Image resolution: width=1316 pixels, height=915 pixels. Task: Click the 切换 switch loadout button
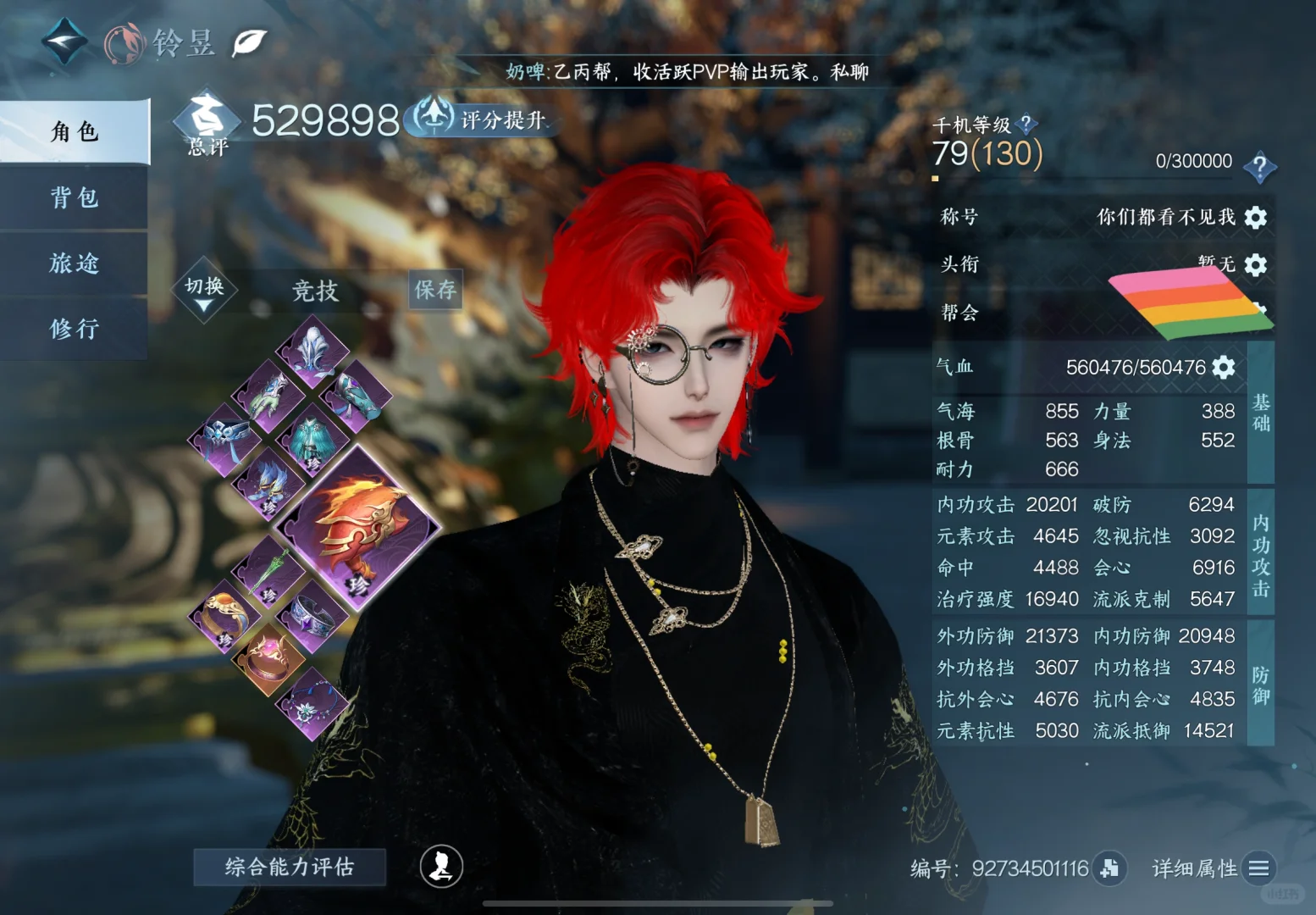click(205, 291)
